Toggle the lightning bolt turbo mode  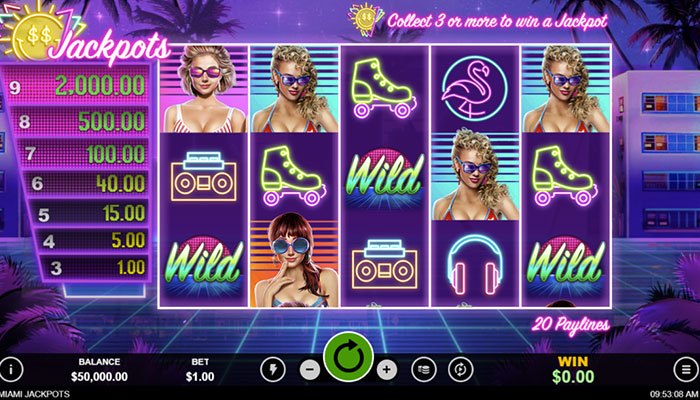(x=271, y=368)
